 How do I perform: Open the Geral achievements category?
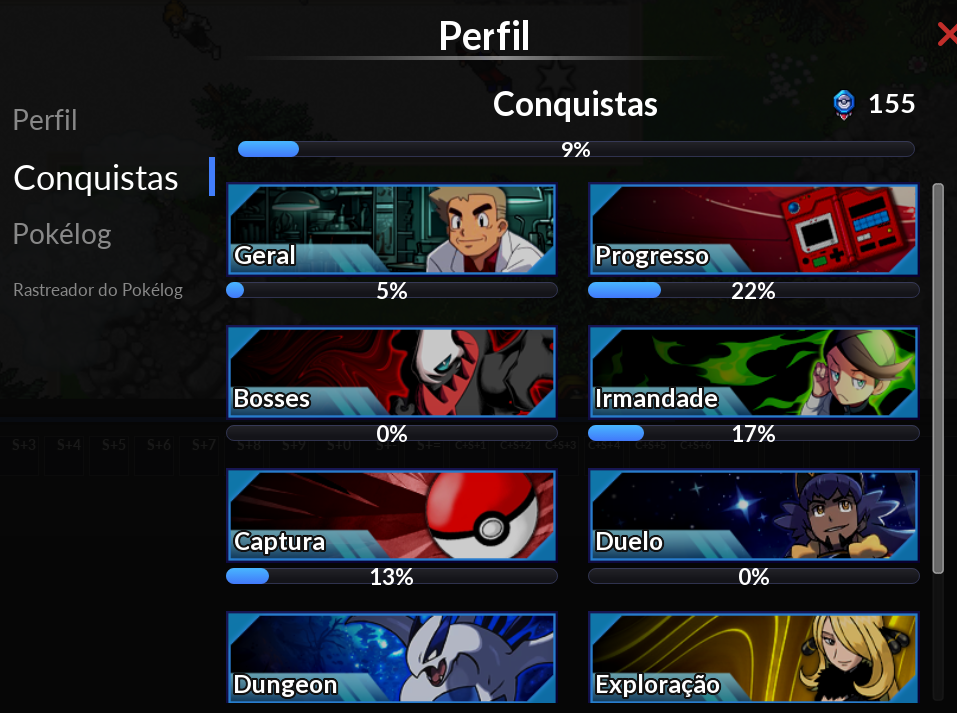coord(391,229)
